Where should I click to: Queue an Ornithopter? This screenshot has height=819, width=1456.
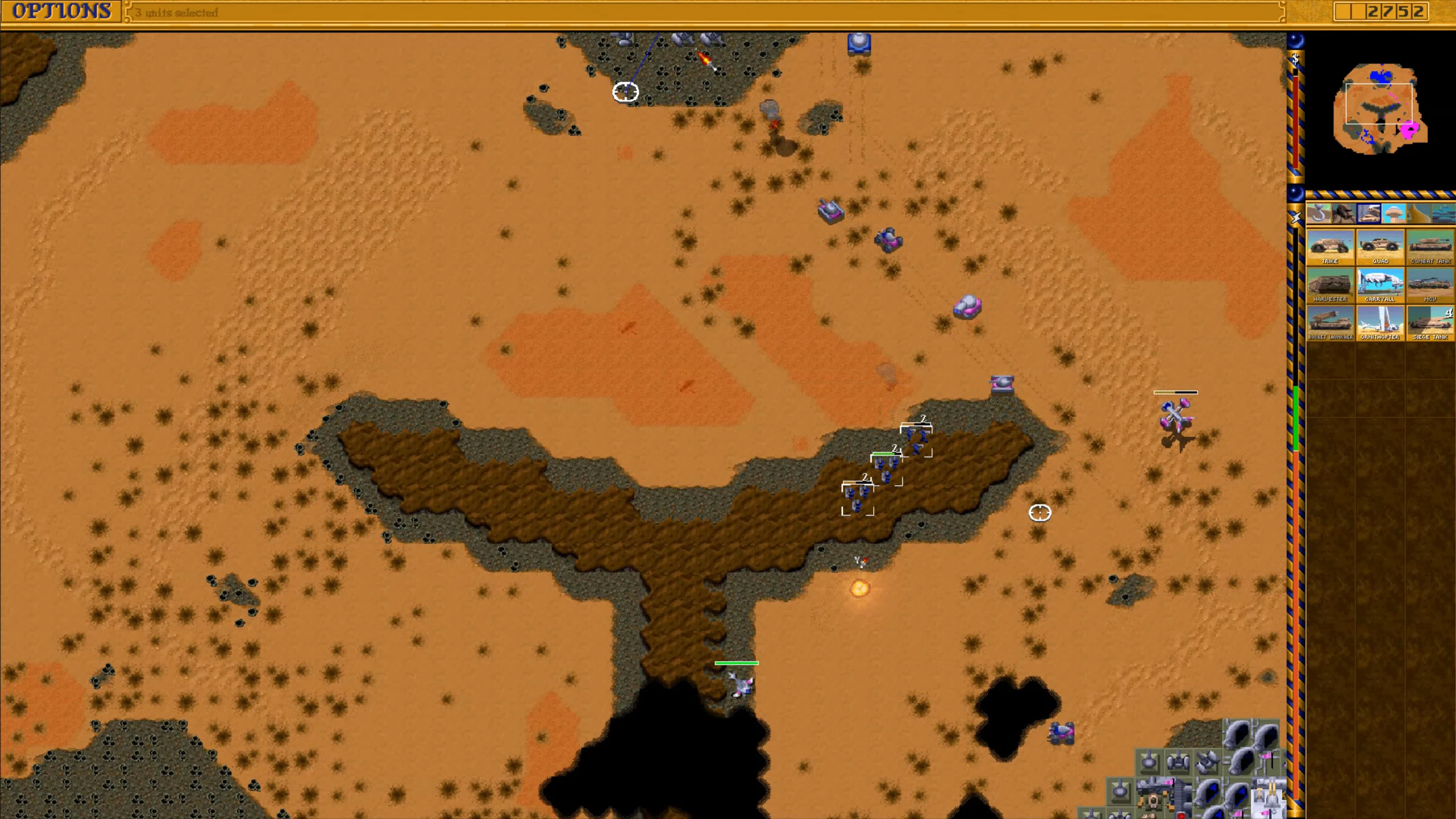tap(1380, 323)
